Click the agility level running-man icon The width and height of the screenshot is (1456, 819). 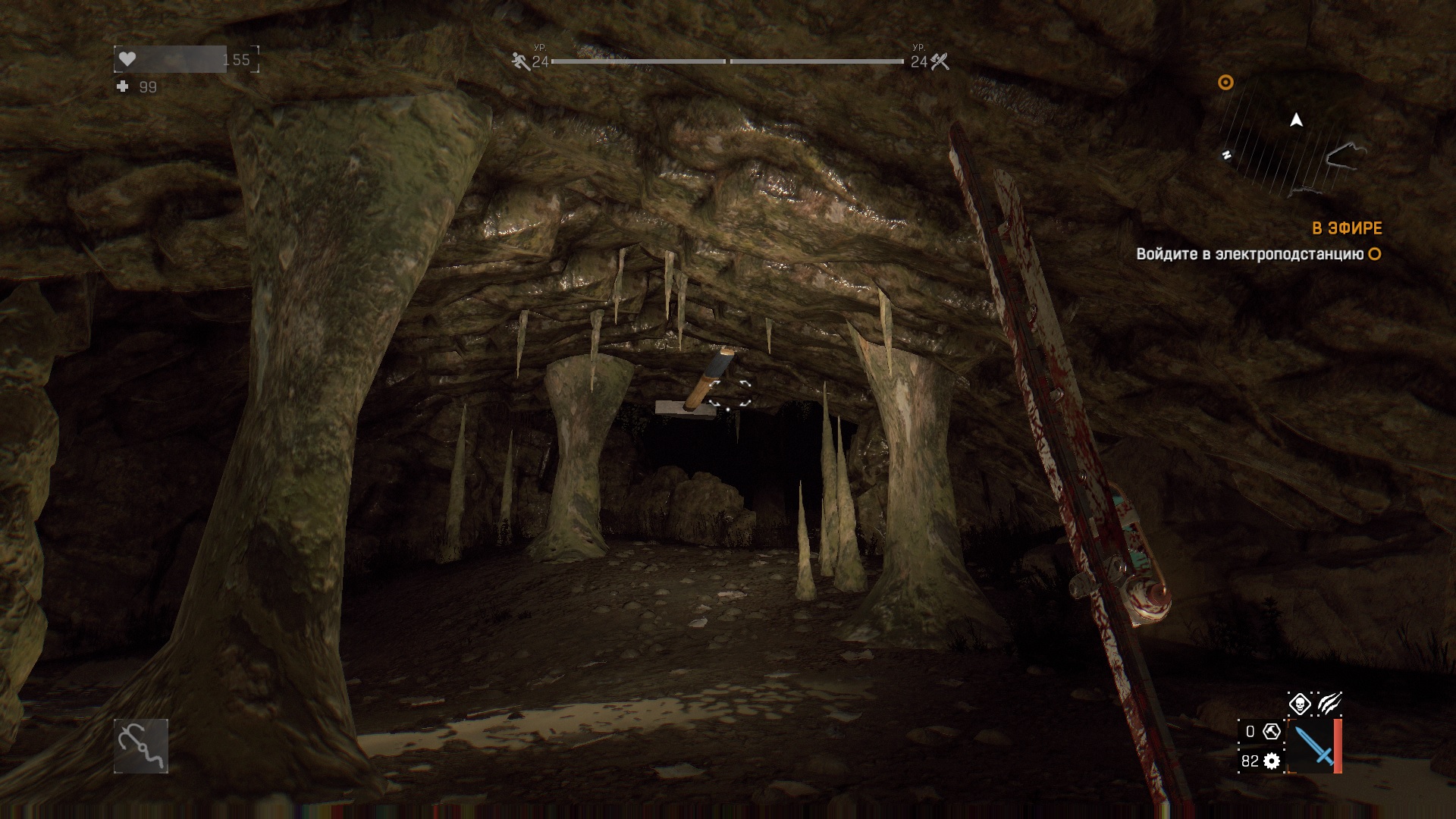(520, 61)
